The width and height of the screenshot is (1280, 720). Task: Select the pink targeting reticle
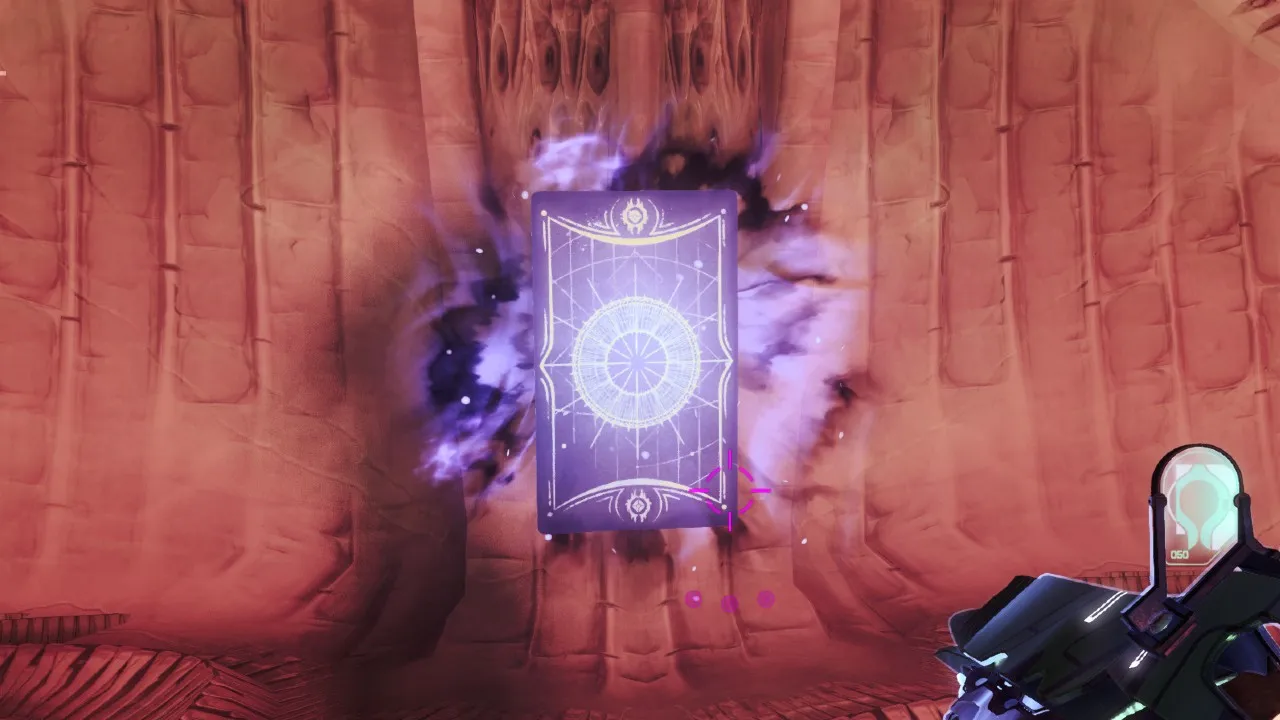click(728, 490)
